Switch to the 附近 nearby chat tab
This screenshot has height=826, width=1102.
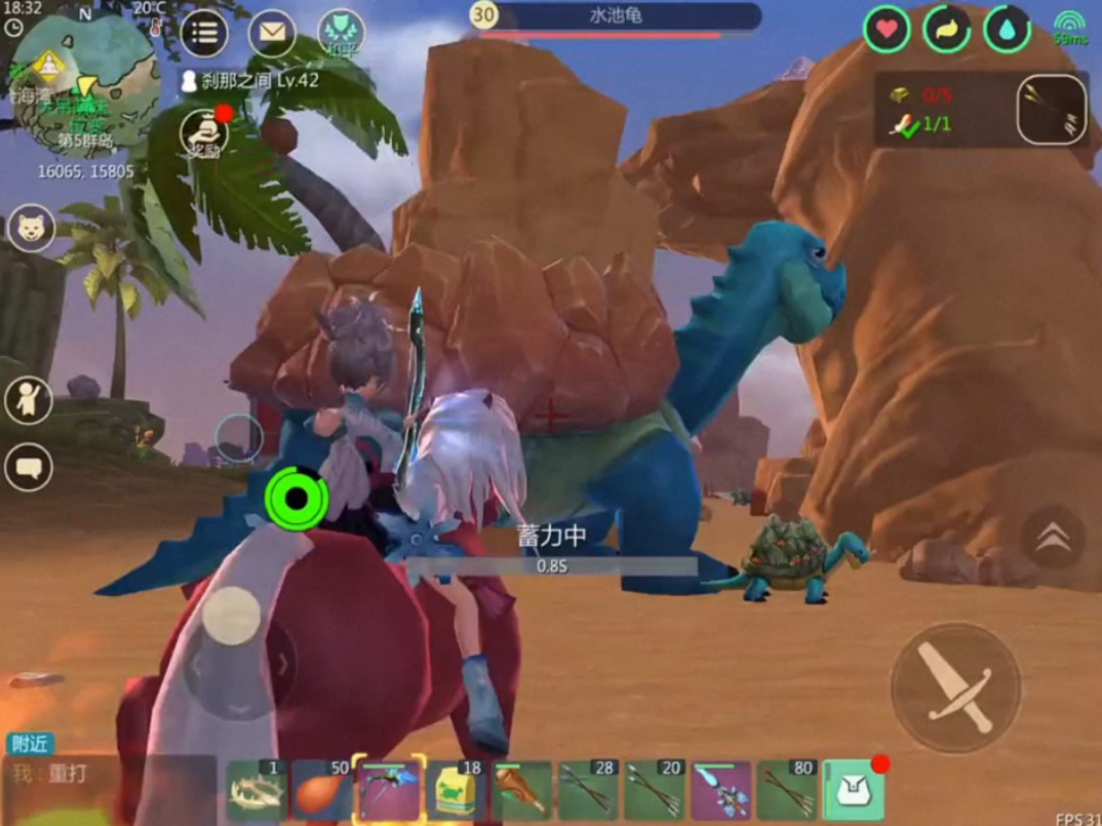[x=30, y=744]
